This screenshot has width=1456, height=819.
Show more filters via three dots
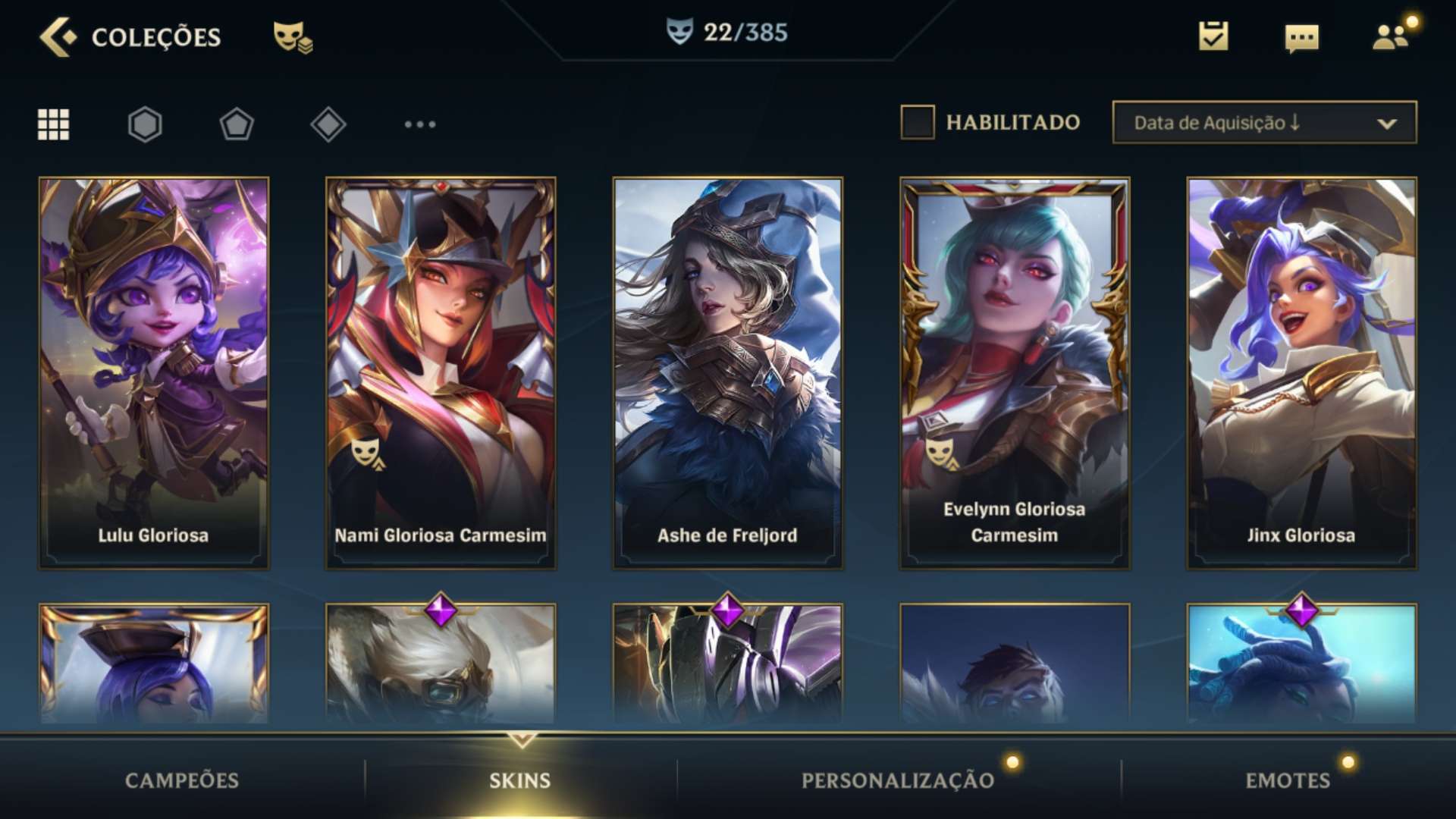pyautogui.click(x=420, y=124)
